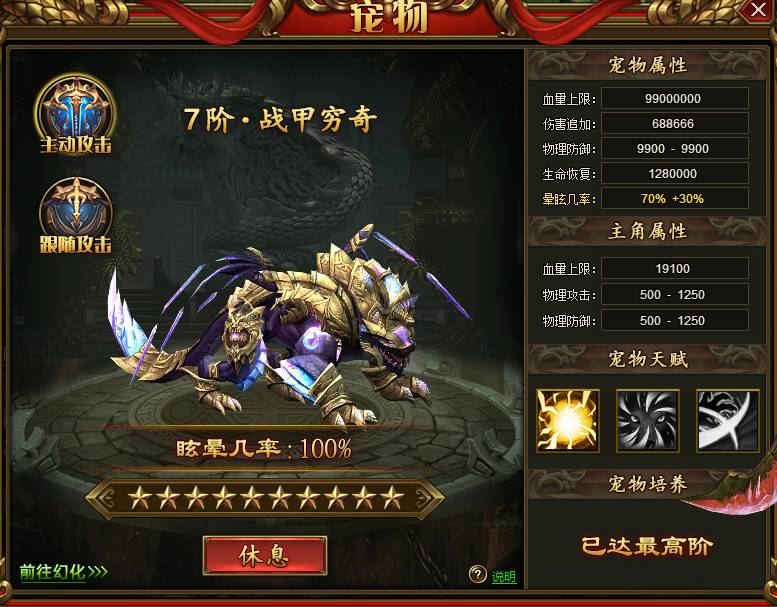Select the golden sunburst pet talent
The image size is (777, 607).
568,421
